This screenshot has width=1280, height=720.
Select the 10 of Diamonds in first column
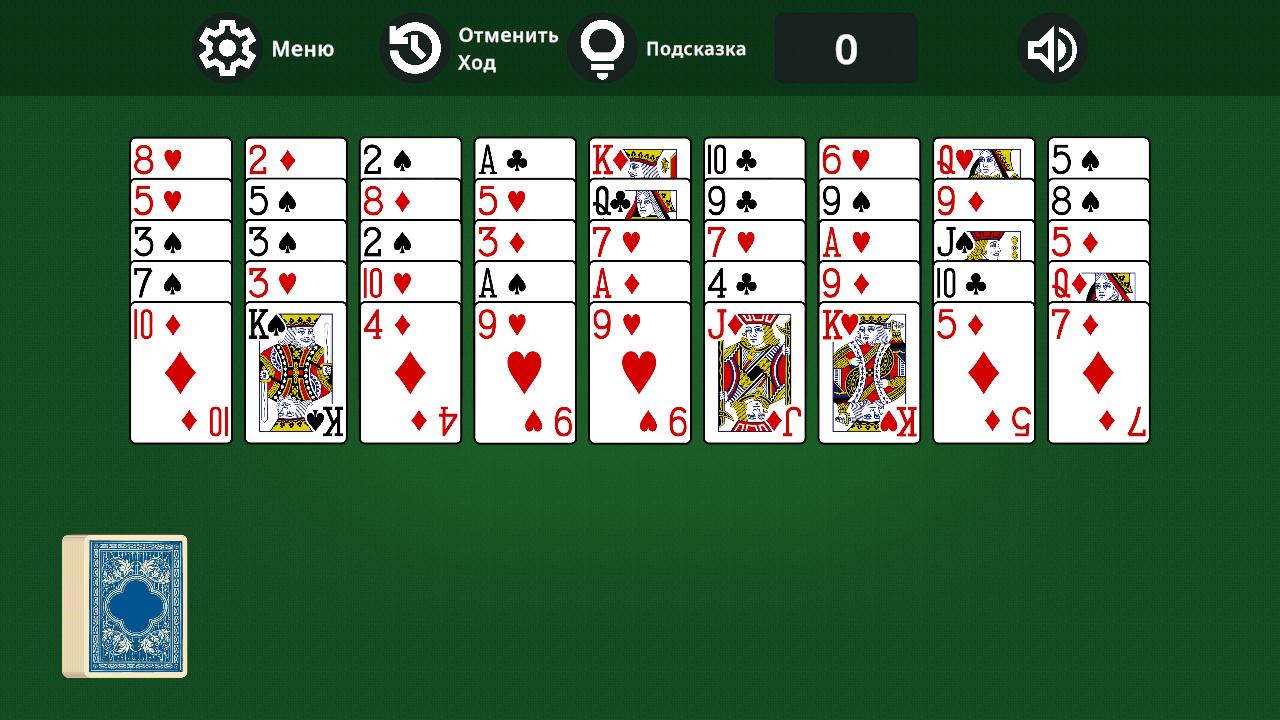180,370
